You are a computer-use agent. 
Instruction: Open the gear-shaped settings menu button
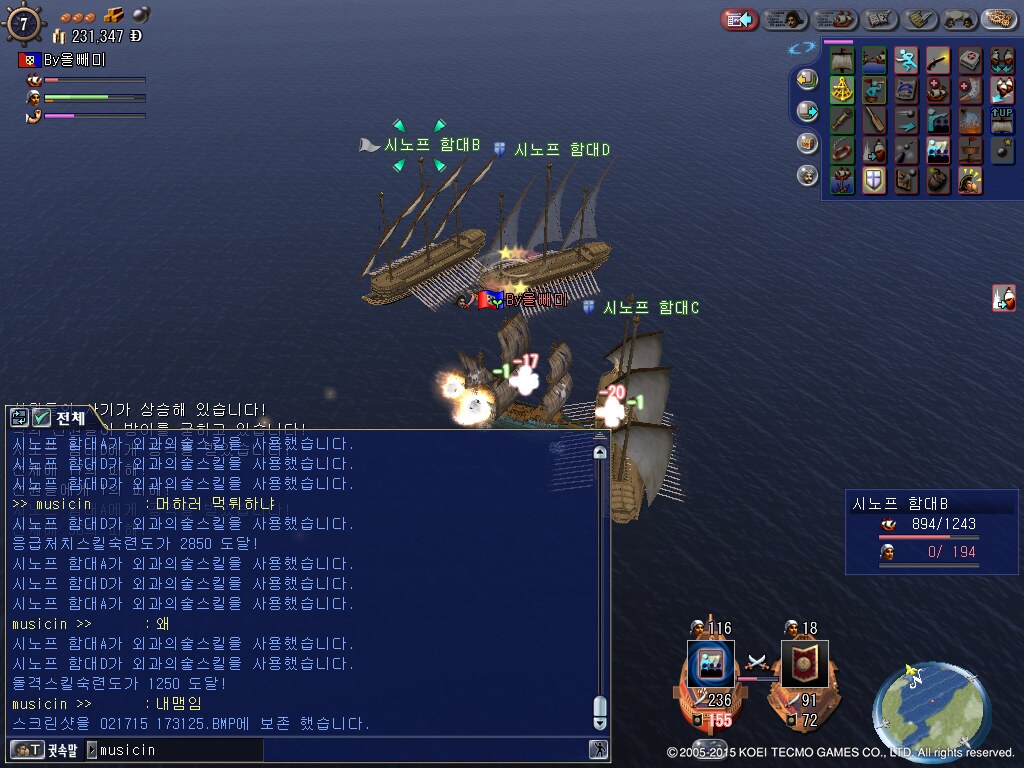[999, 19]
